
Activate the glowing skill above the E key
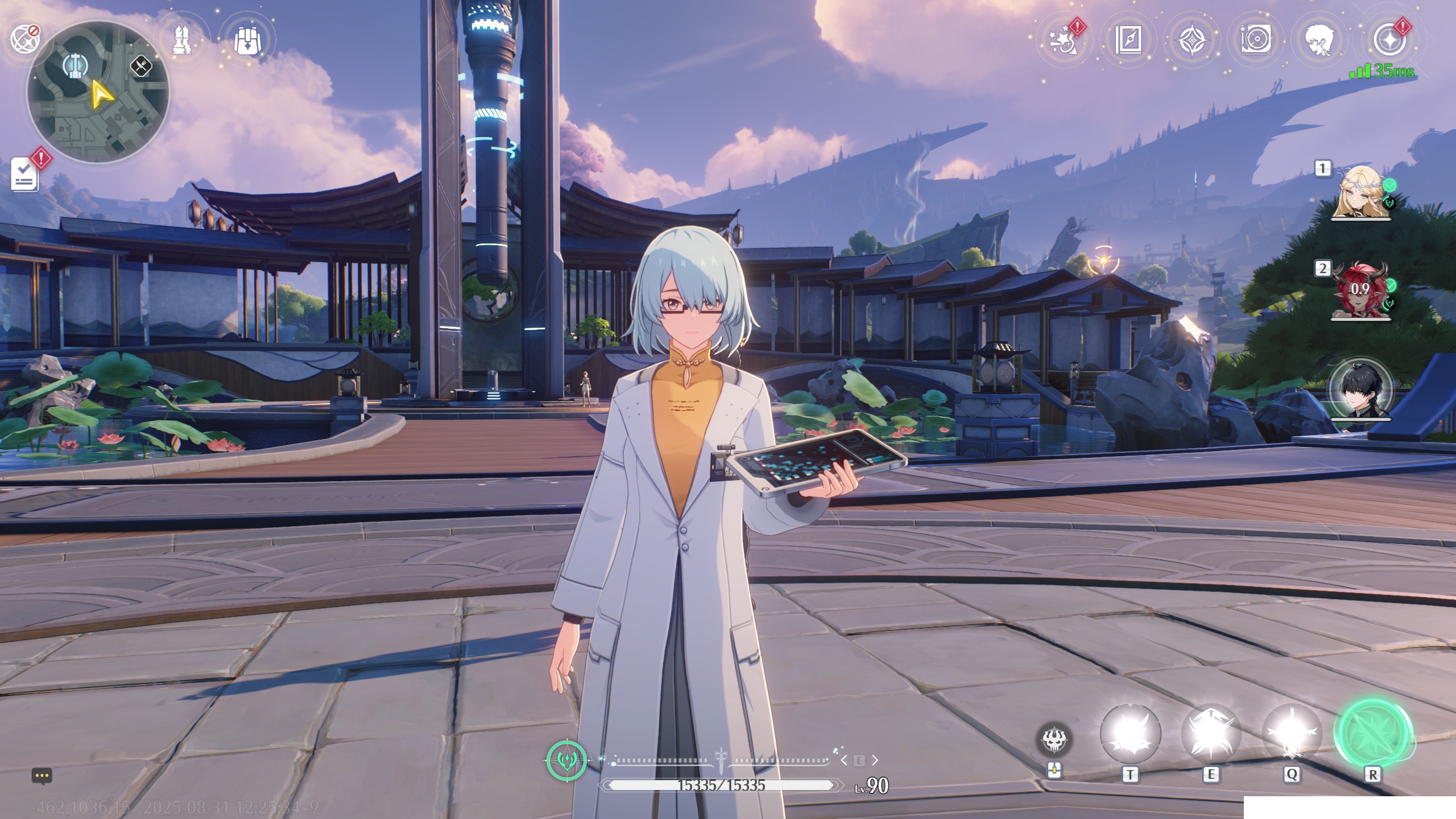click(1210, 734)
